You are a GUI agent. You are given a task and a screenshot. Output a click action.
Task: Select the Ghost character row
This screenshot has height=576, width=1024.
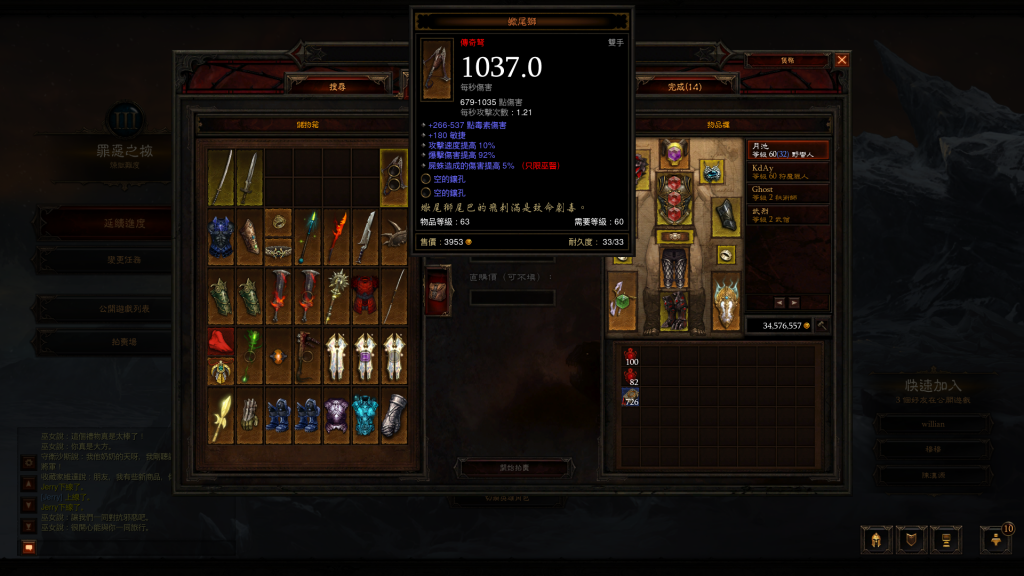pyautogui.click(x=788, y=193)
